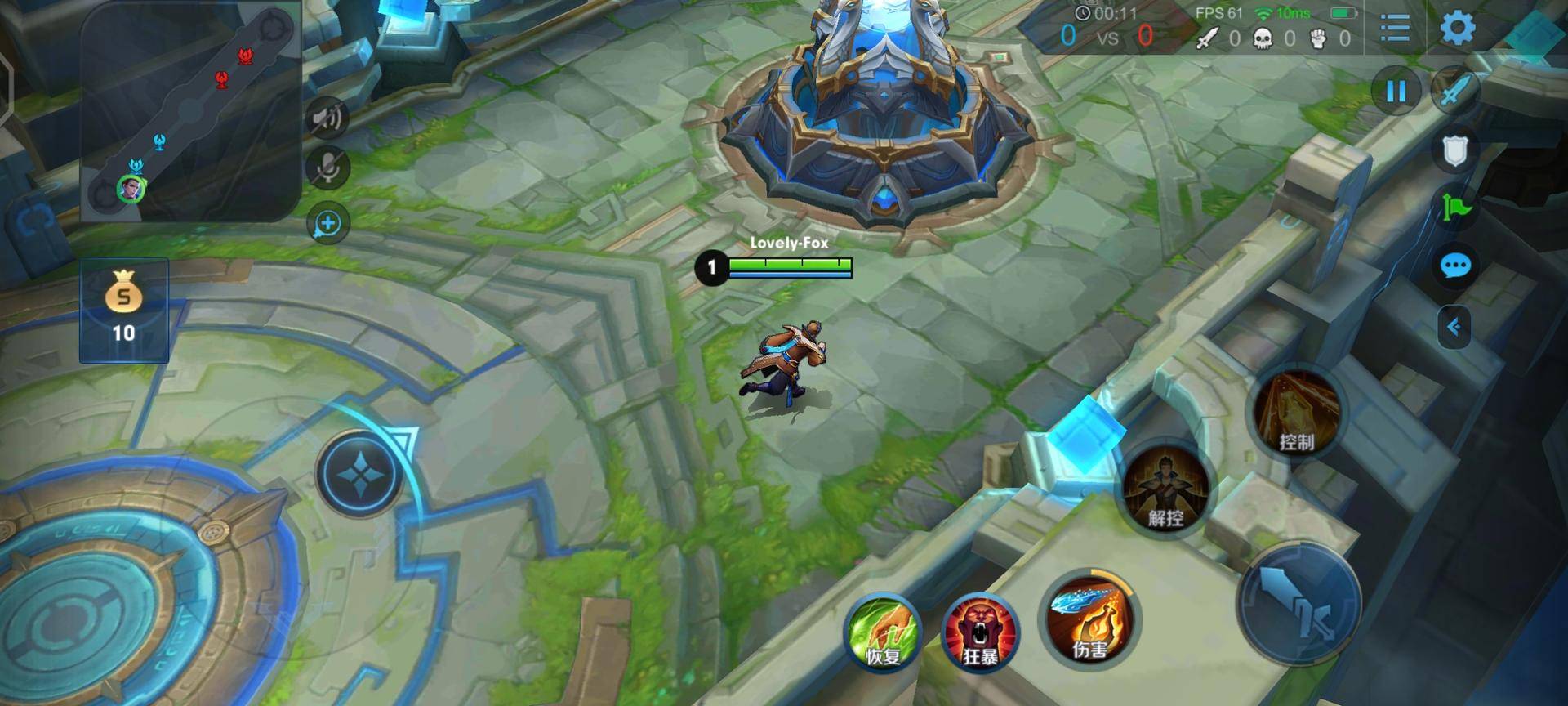Send the blue sword attack signal
This screenshot has height=706, width=1568.
coord(1454,89)
